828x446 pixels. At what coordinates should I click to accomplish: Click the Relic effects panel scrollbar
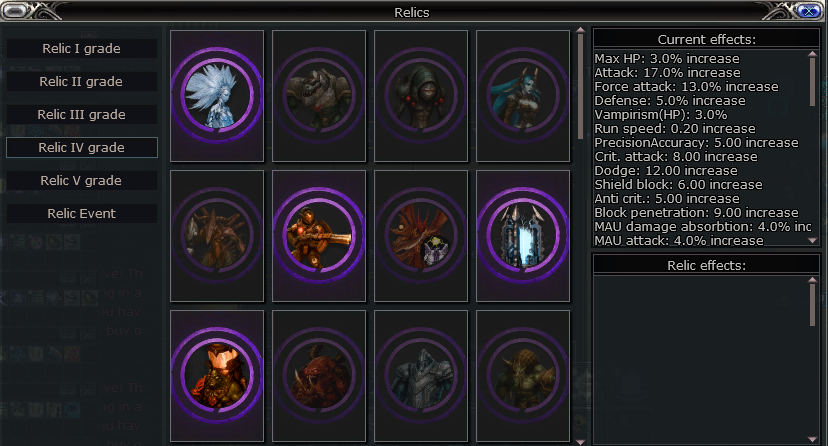coord(813,300)
